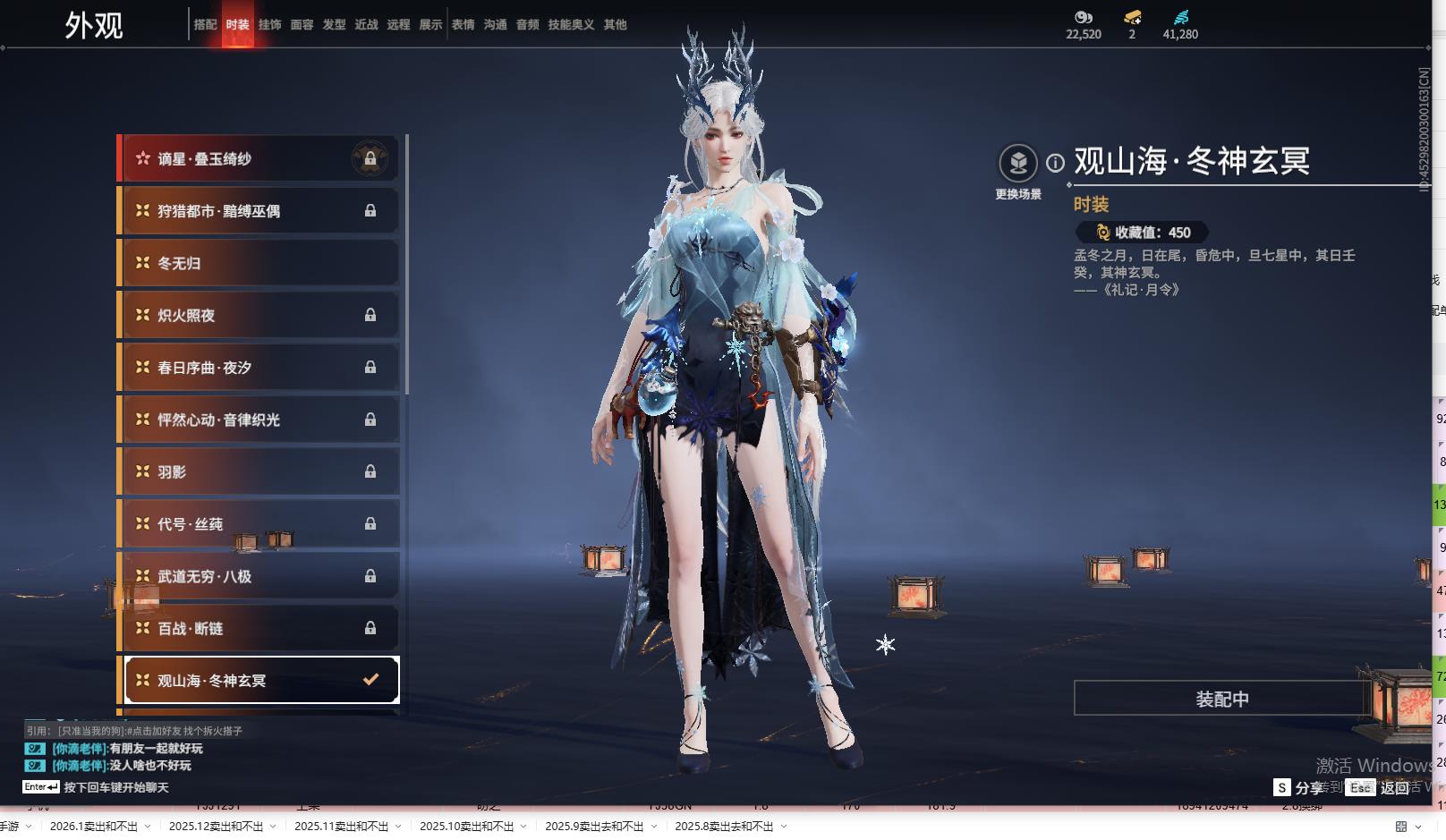This screenshot has height=840, width=1446.
Task: Select the 面容 tab
Action: coord(302,25)
